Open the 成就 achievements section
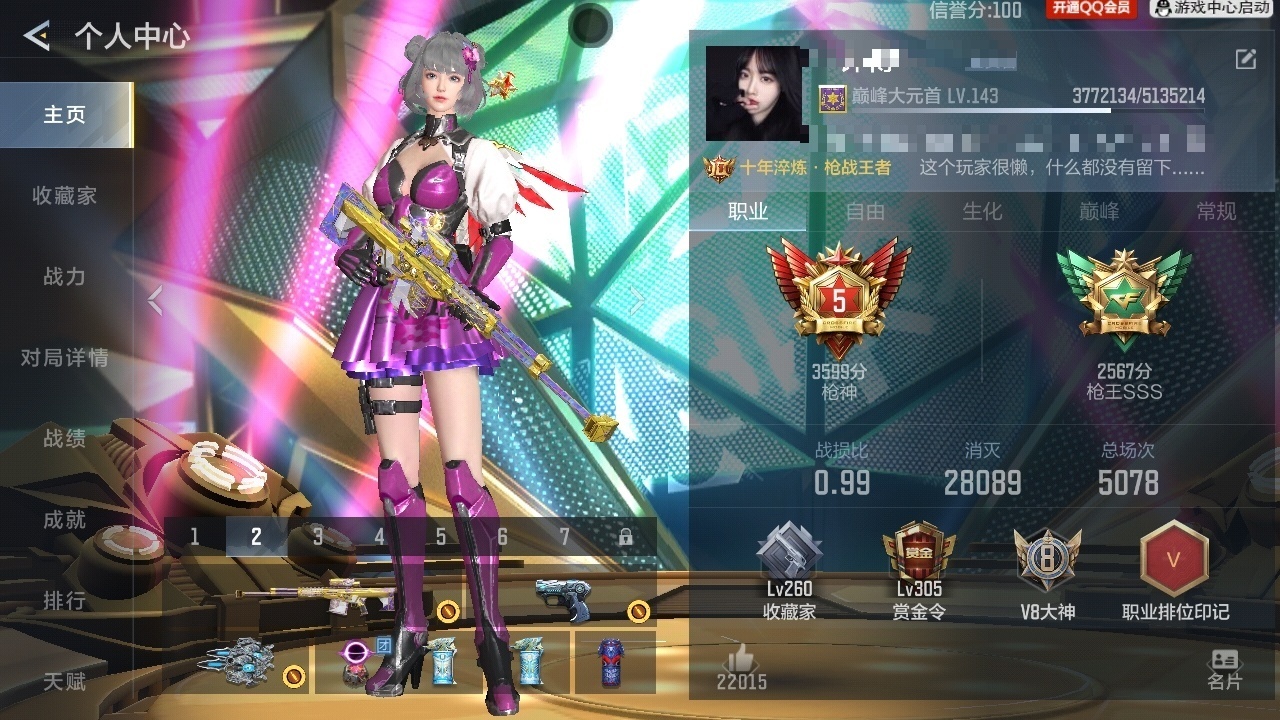The width and height of the screenshot is (1280, 720). (64, 520)
